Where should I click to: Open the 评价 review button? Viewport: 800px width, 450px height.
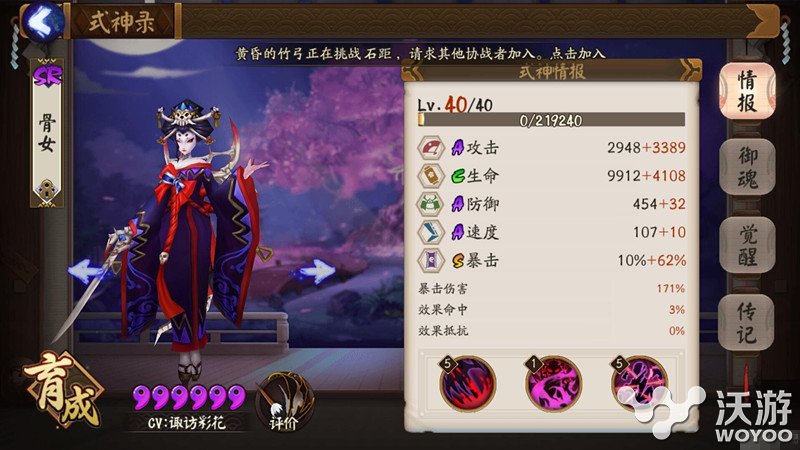pyautogui.click(x=281, y=403)
